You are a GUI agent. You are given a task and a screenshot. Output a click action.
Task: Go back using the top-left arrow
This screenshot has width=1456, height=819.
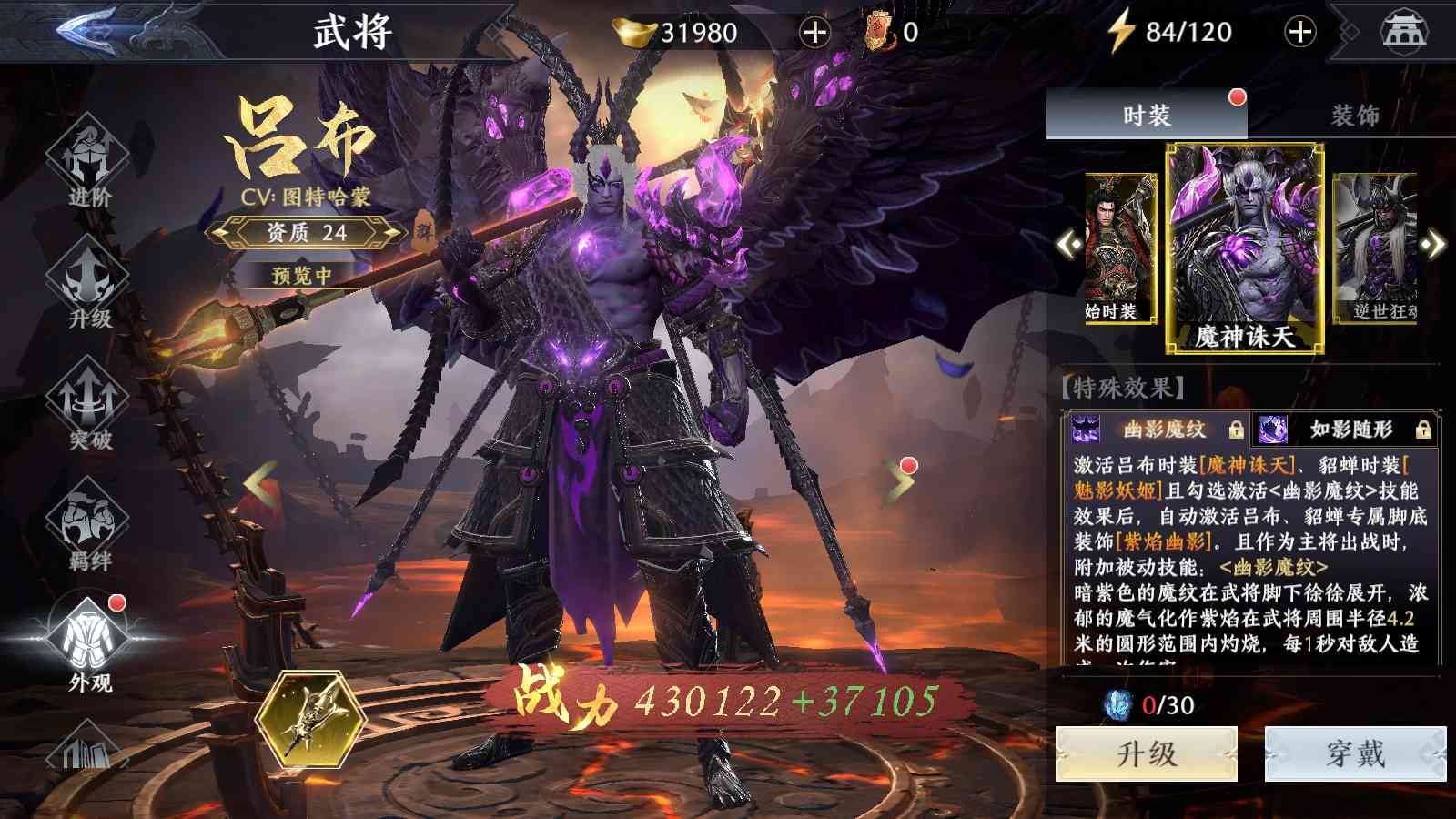coord(87,29)
